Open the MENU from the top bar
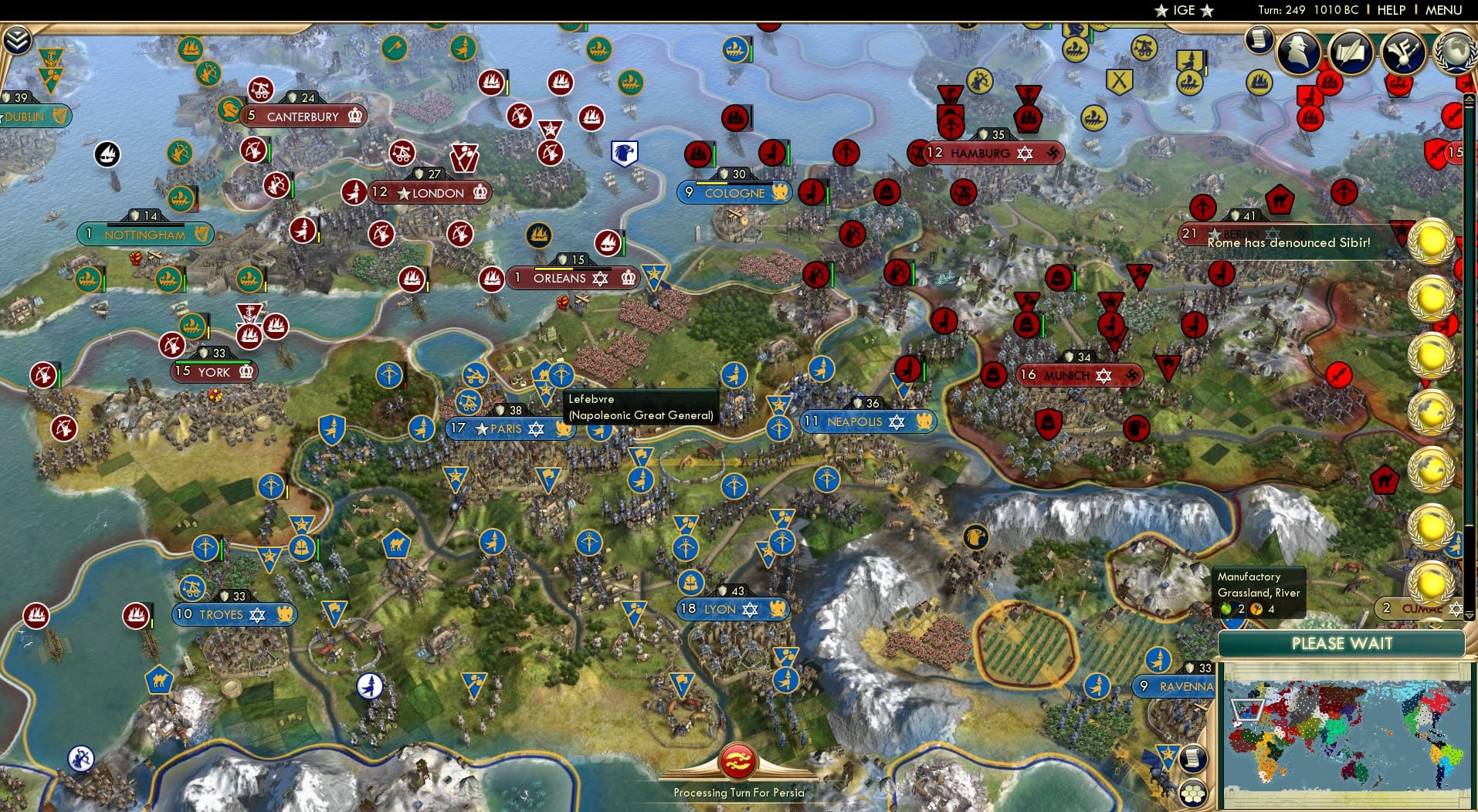Image resolution: width=1478 pixels, height=812 pixels. pyautogui.click(x=1442, y=10)
